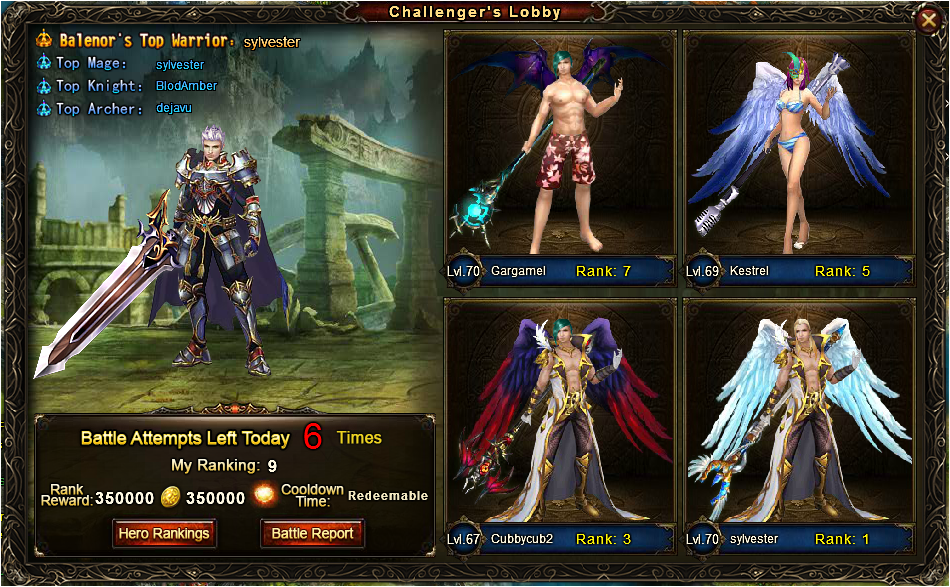Redeem the rank reward
Viewport: 950px width, 587px height.
click(387, 496)
